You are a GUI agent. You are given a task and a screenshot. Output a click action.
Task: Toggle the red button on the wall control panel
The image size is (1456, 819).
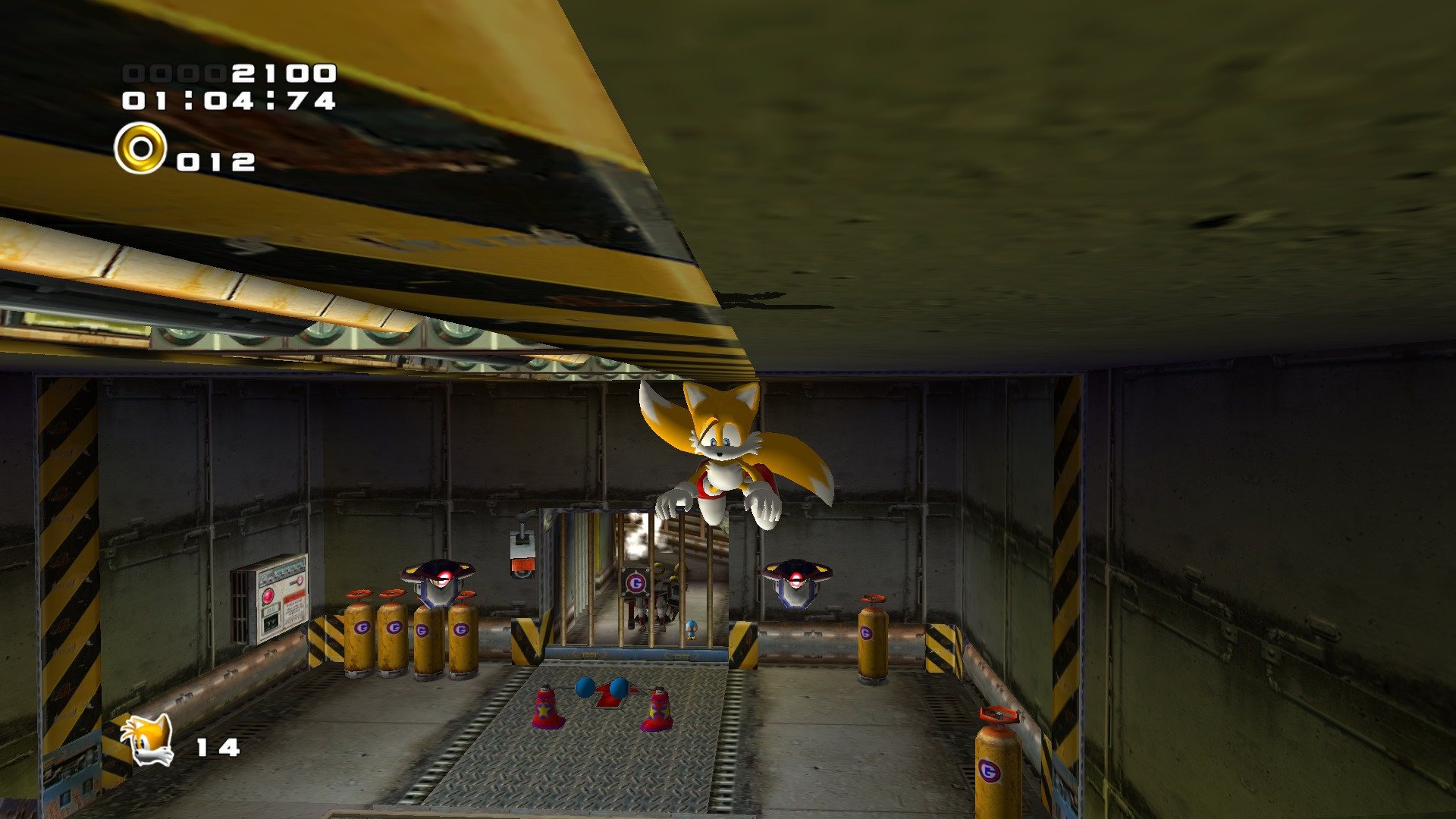click(268, 596)
